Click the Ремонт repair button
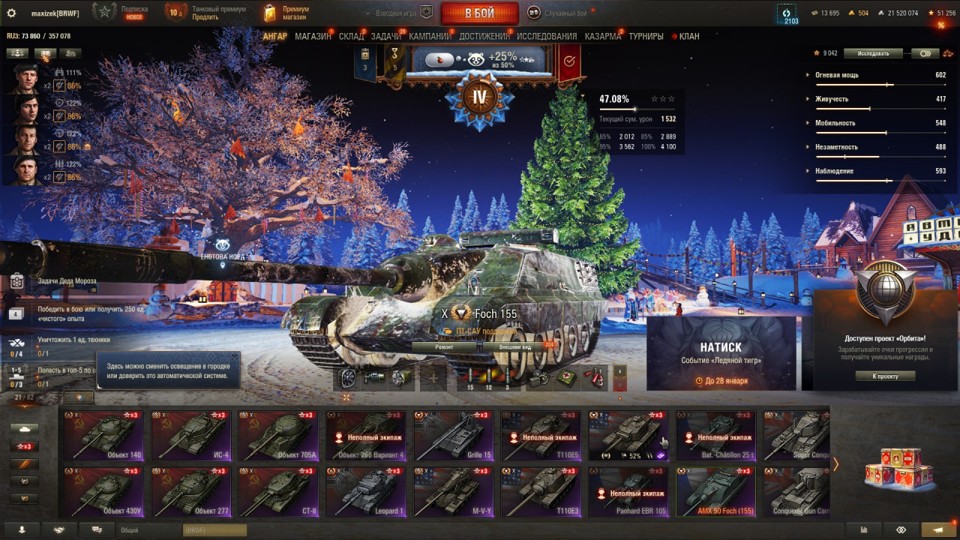 (x=445, y=346)
